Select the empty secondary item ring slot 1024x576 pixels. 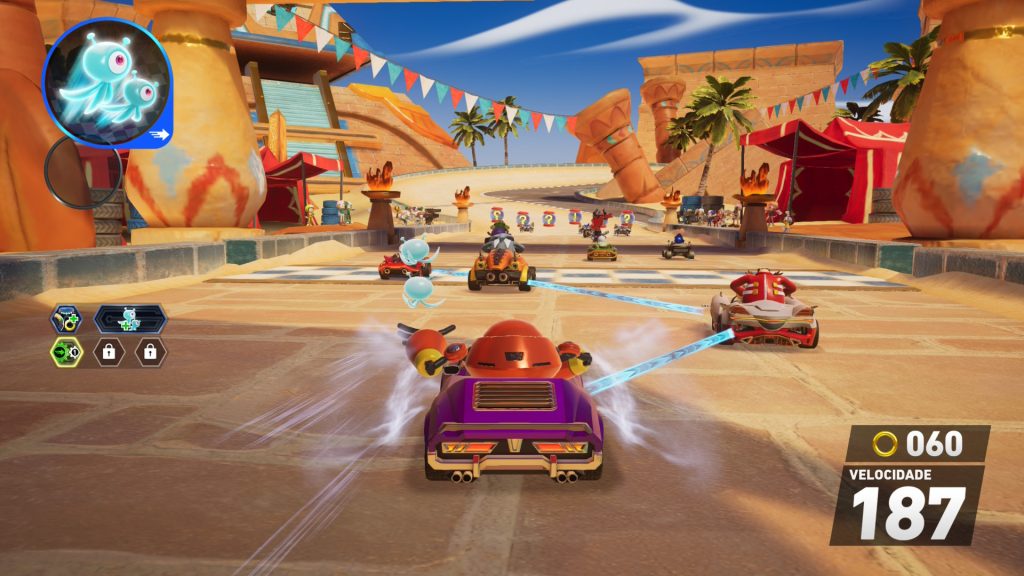point(82,172)
